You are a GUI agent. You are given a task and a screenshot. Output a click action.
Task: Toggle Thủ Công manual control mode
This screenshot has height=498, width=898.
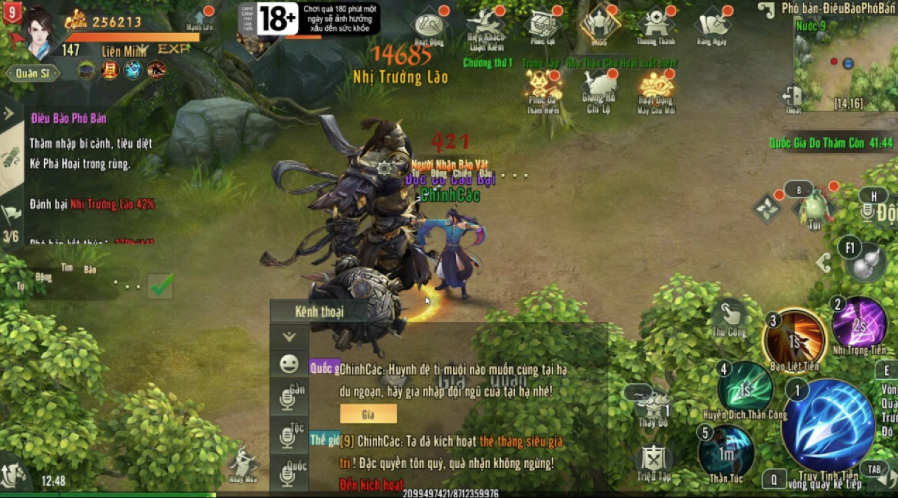click(x=729, y=316)
